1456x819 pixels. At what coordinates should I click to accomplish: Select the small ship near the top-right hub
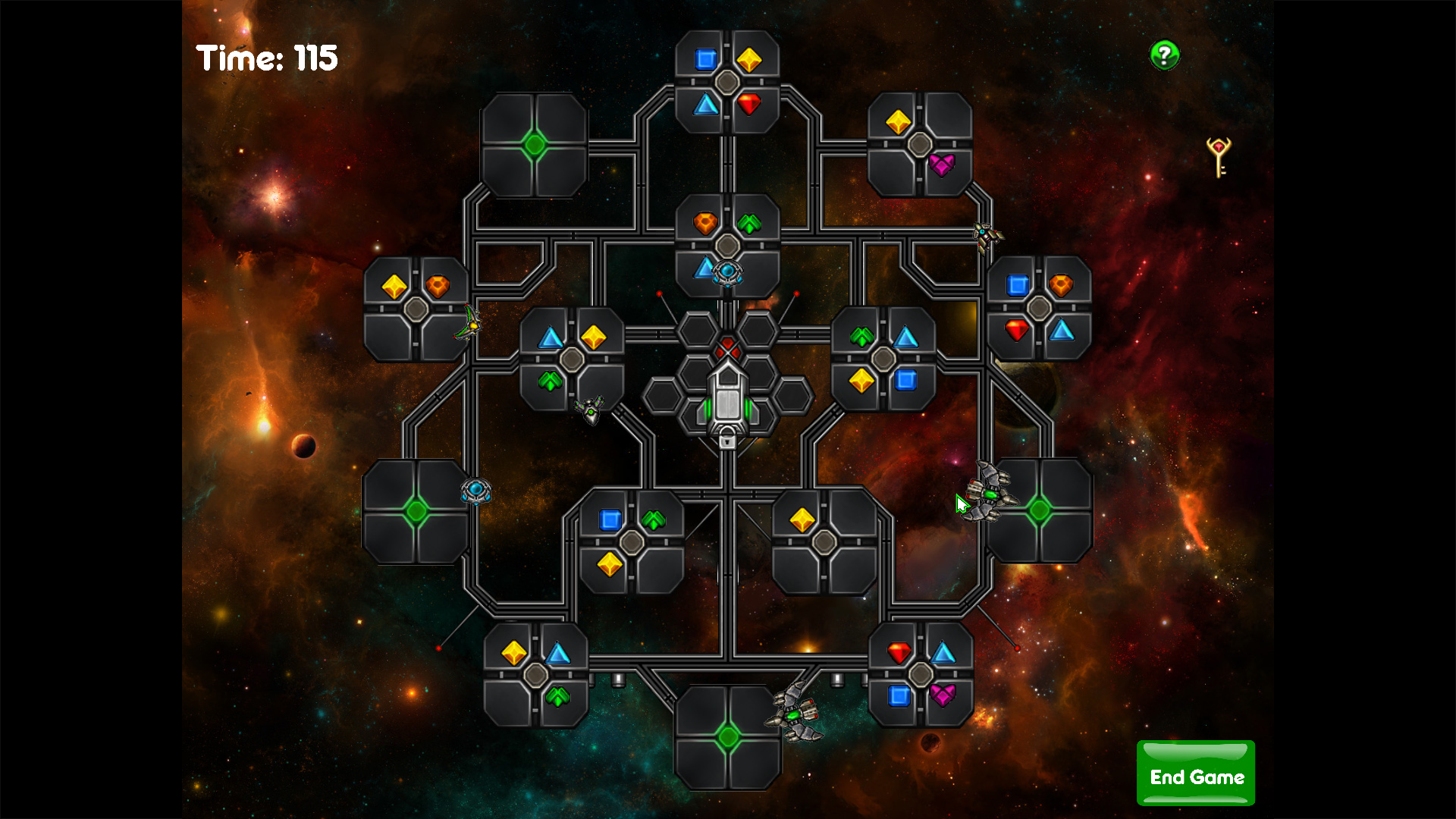tap(986, 235)
